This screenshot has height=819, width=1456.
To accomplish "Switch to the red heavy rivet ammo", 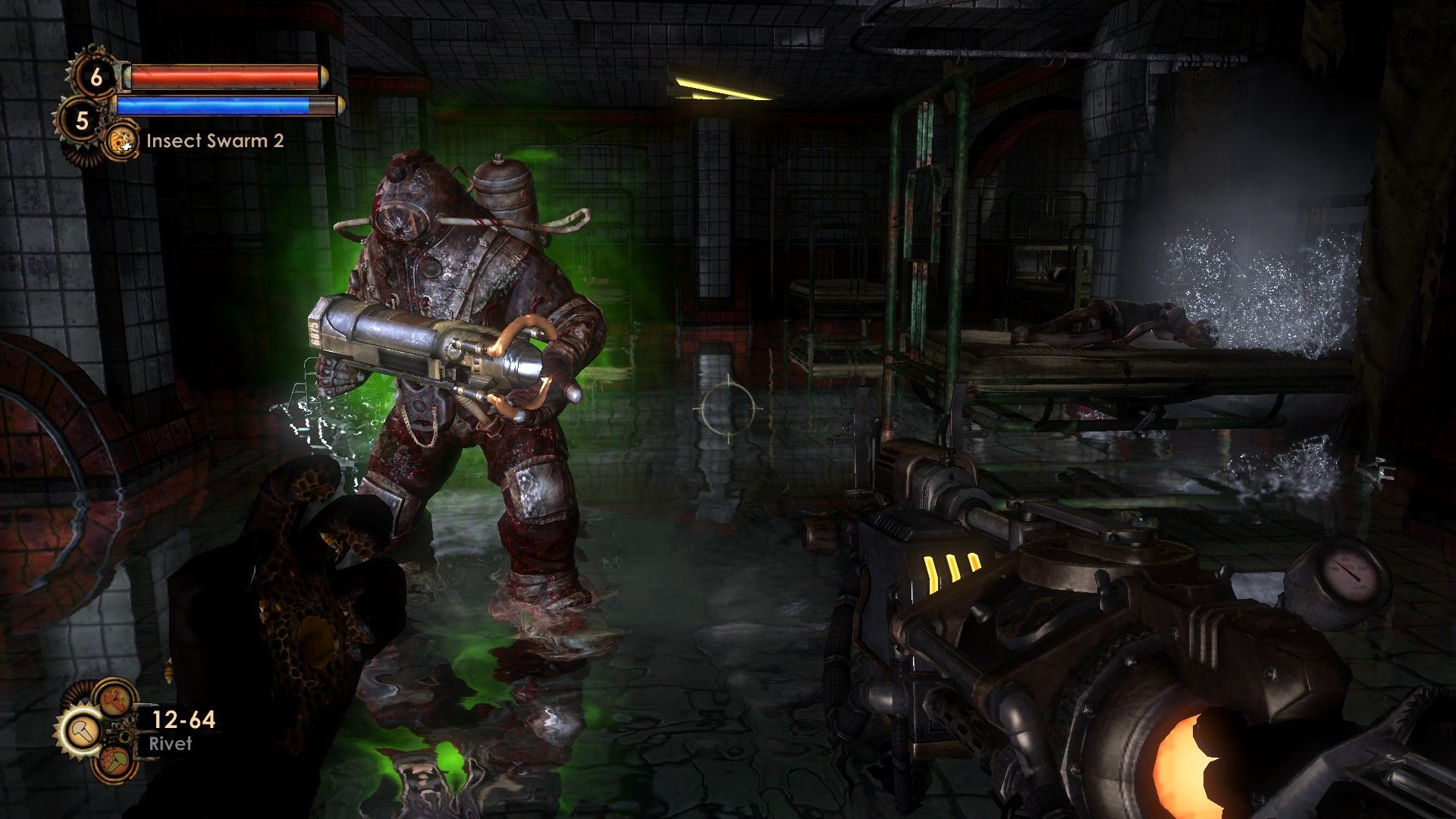I will tap(114, 698).
